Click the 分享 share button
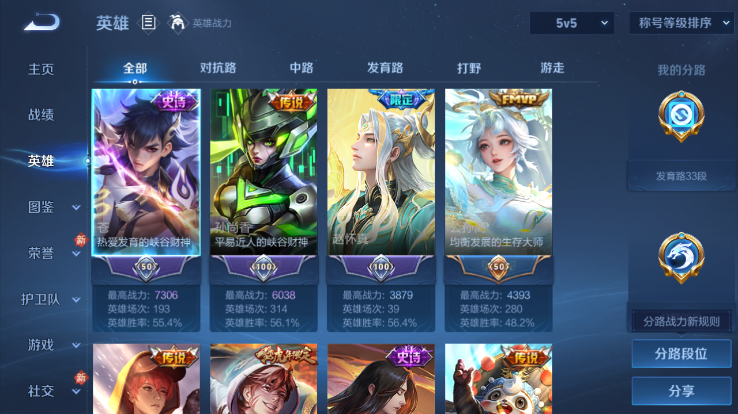This screenshot has width=738, height=414. [681, 391]
